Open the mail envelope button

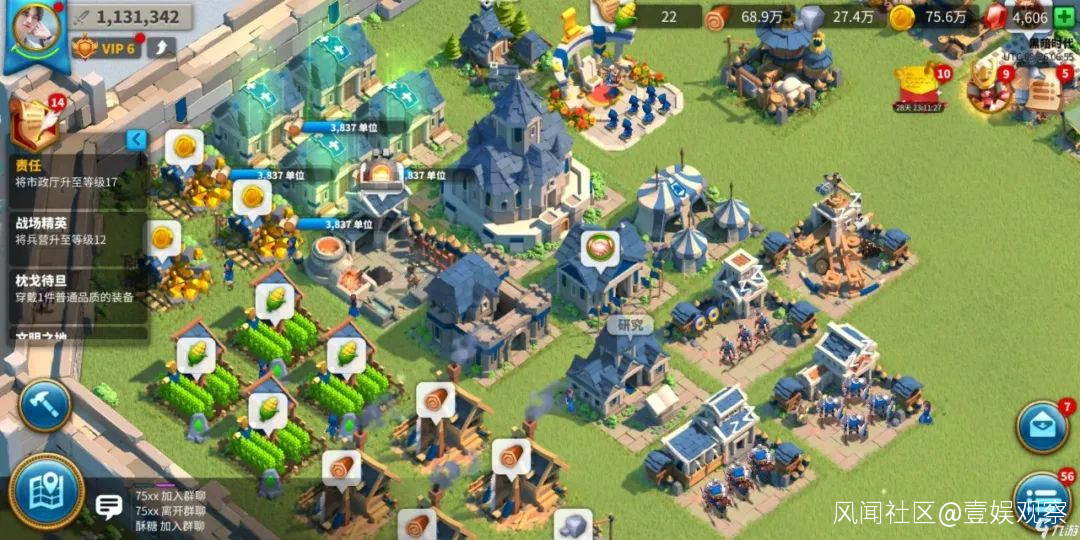tap(1043, 427)
